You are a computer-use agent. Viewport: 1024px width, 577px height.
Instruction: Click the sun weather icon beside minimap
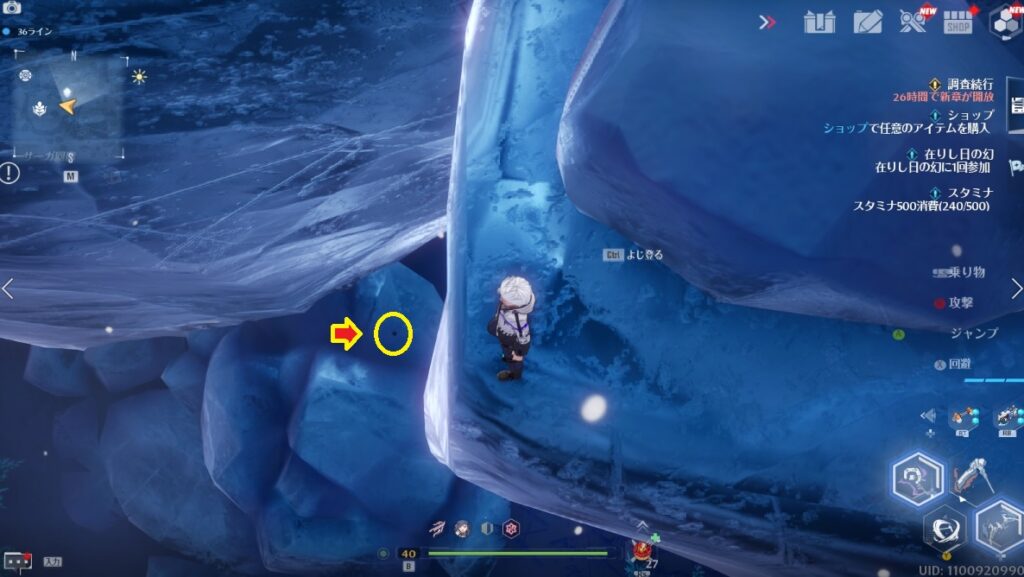pos(138,76)
